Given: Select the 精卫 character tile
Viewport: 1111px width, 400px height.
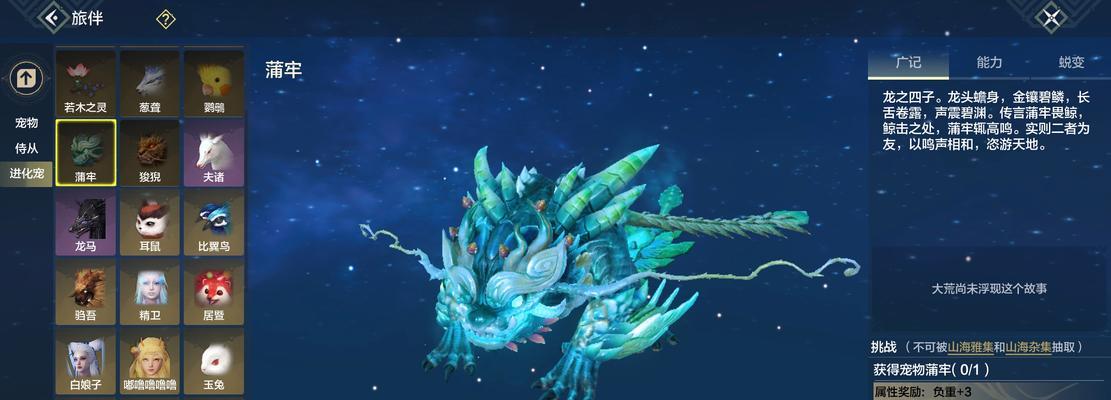Looking at the screenshot, I should pyautogui.click(x=149, y=291).
